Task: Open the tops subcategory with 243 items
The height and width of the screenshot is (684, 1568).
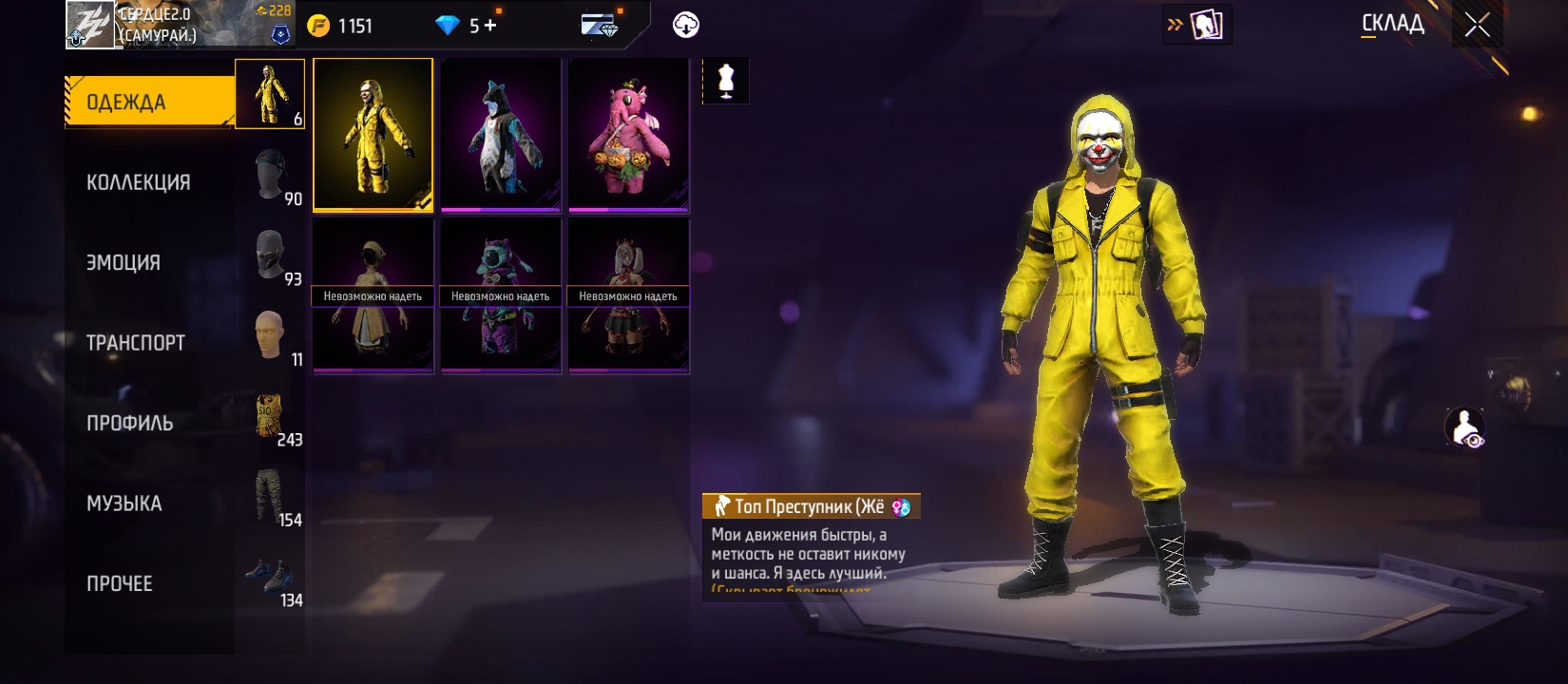Action: pos(271,417)
